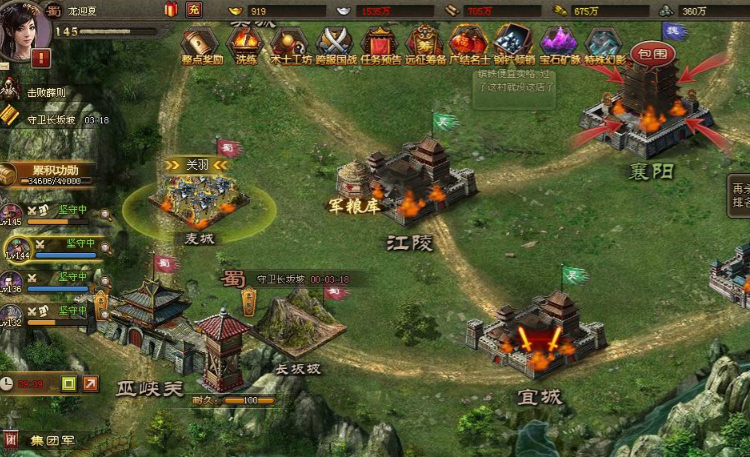Open the 洗练 refinement icon
The image size is (750, 457).
(245, 43)
